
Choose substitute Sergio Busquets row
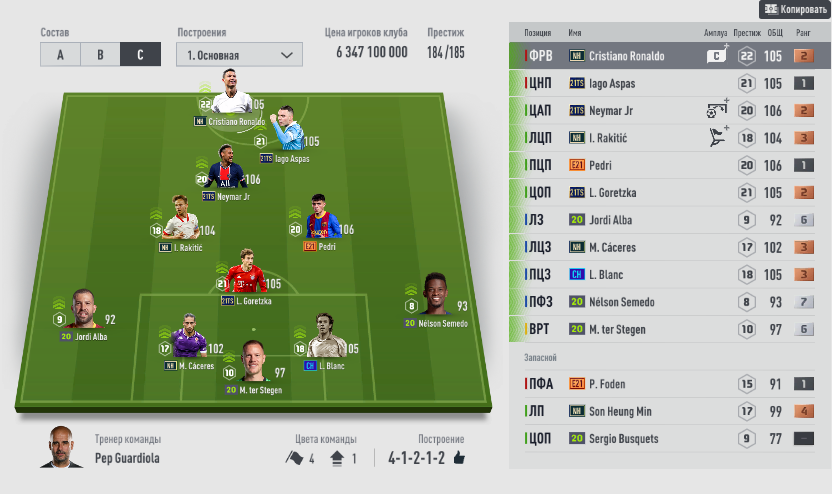pyautogui.click(x=630, y=437)
